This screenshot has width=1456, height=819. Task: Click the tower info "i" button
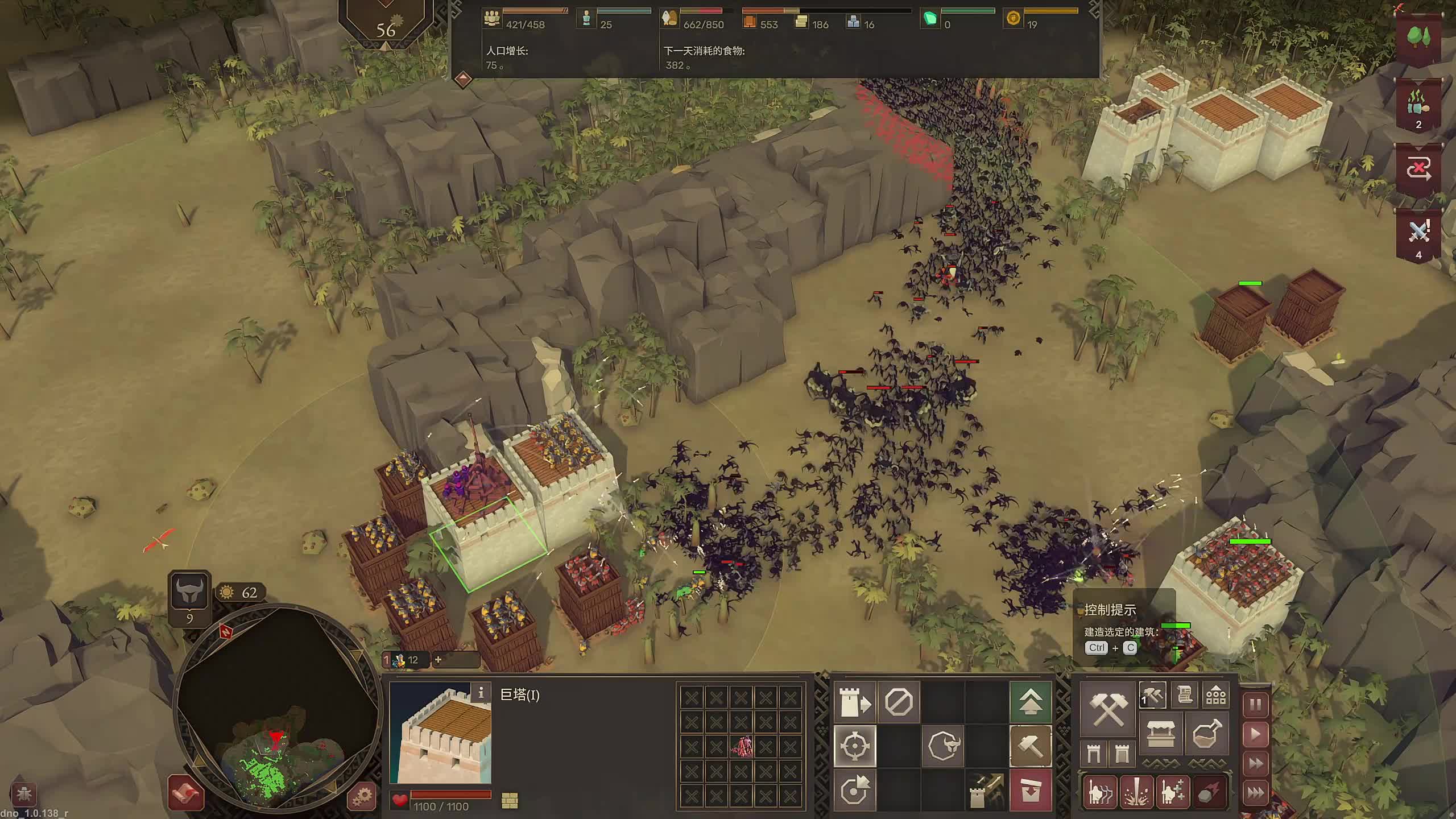click(481, 692)
